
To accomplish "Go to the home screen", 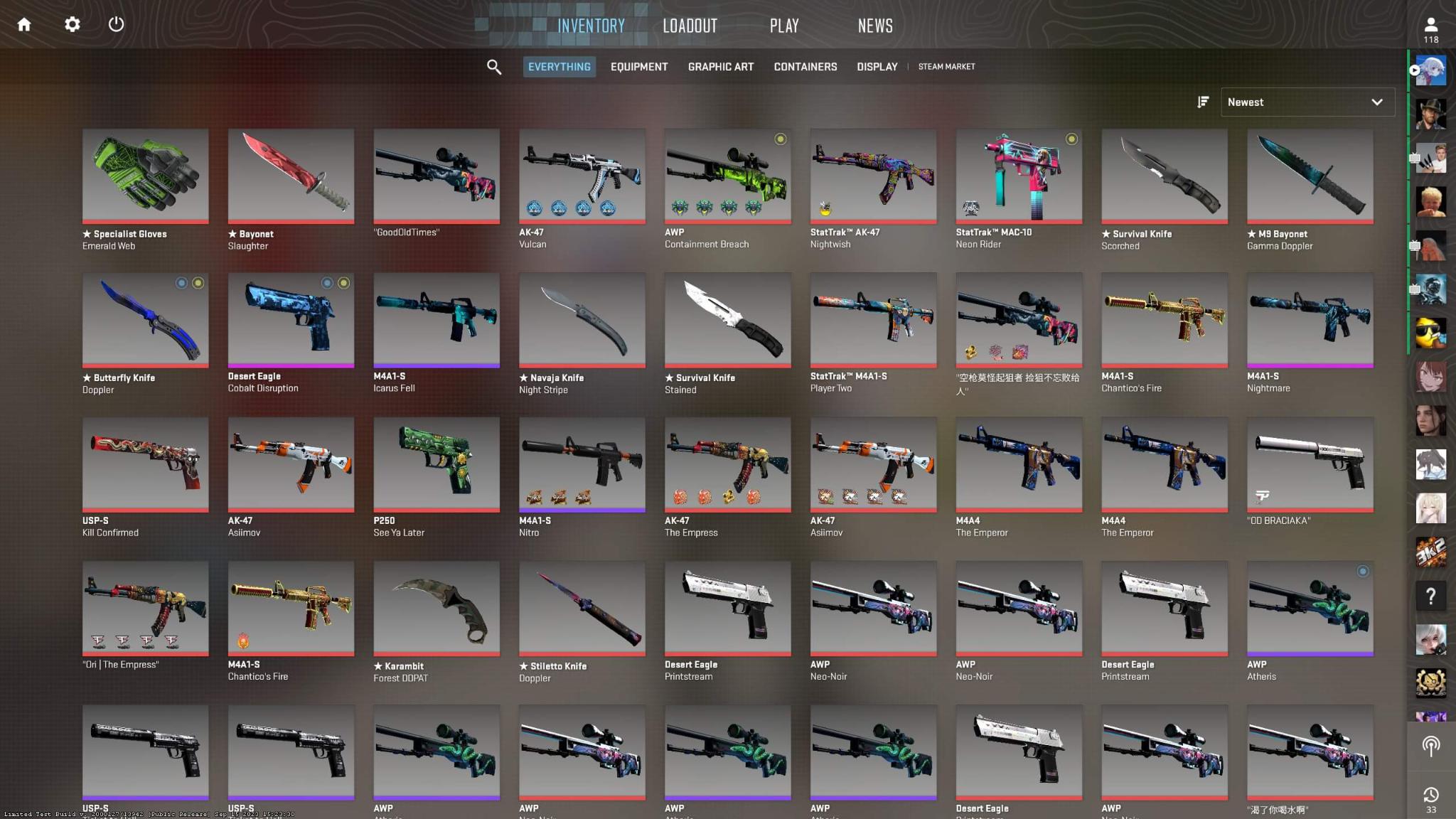I will point(24,25).
